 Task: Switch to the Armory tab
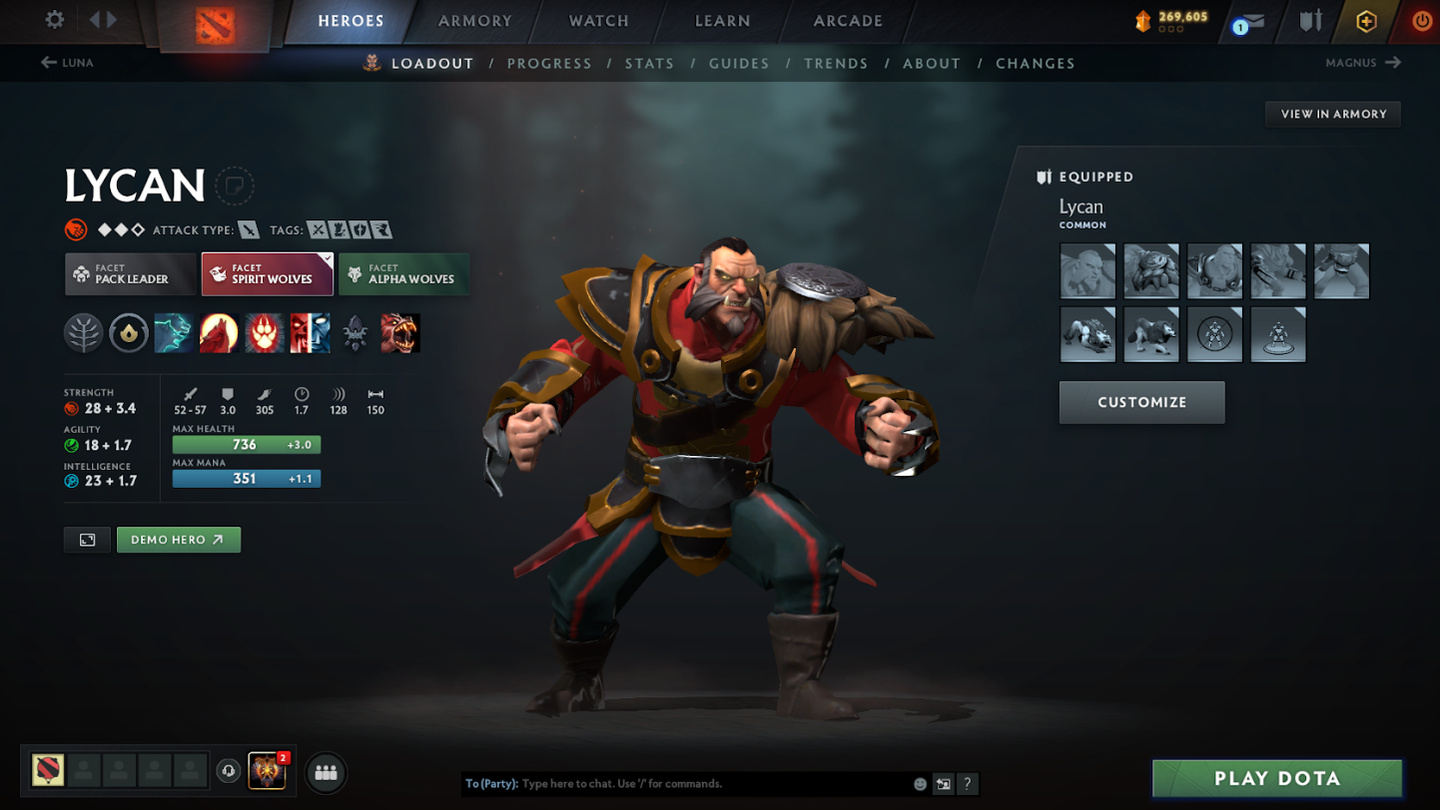point(475,21)
